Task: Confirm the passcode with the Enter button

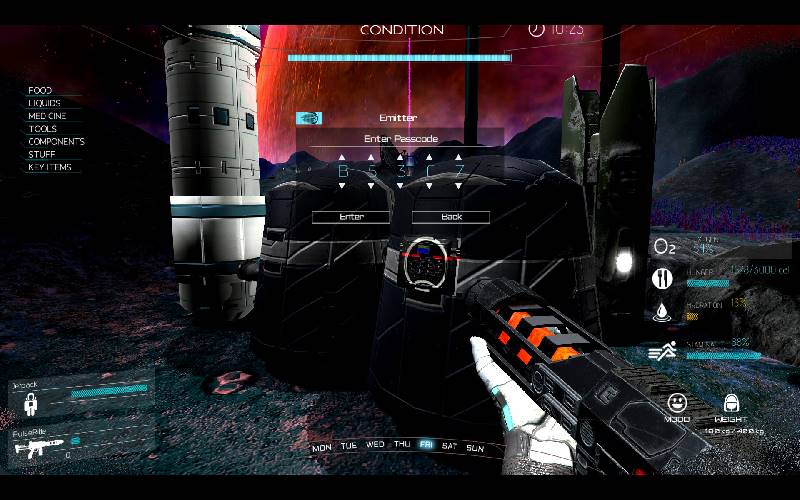Action: point(351,217)
